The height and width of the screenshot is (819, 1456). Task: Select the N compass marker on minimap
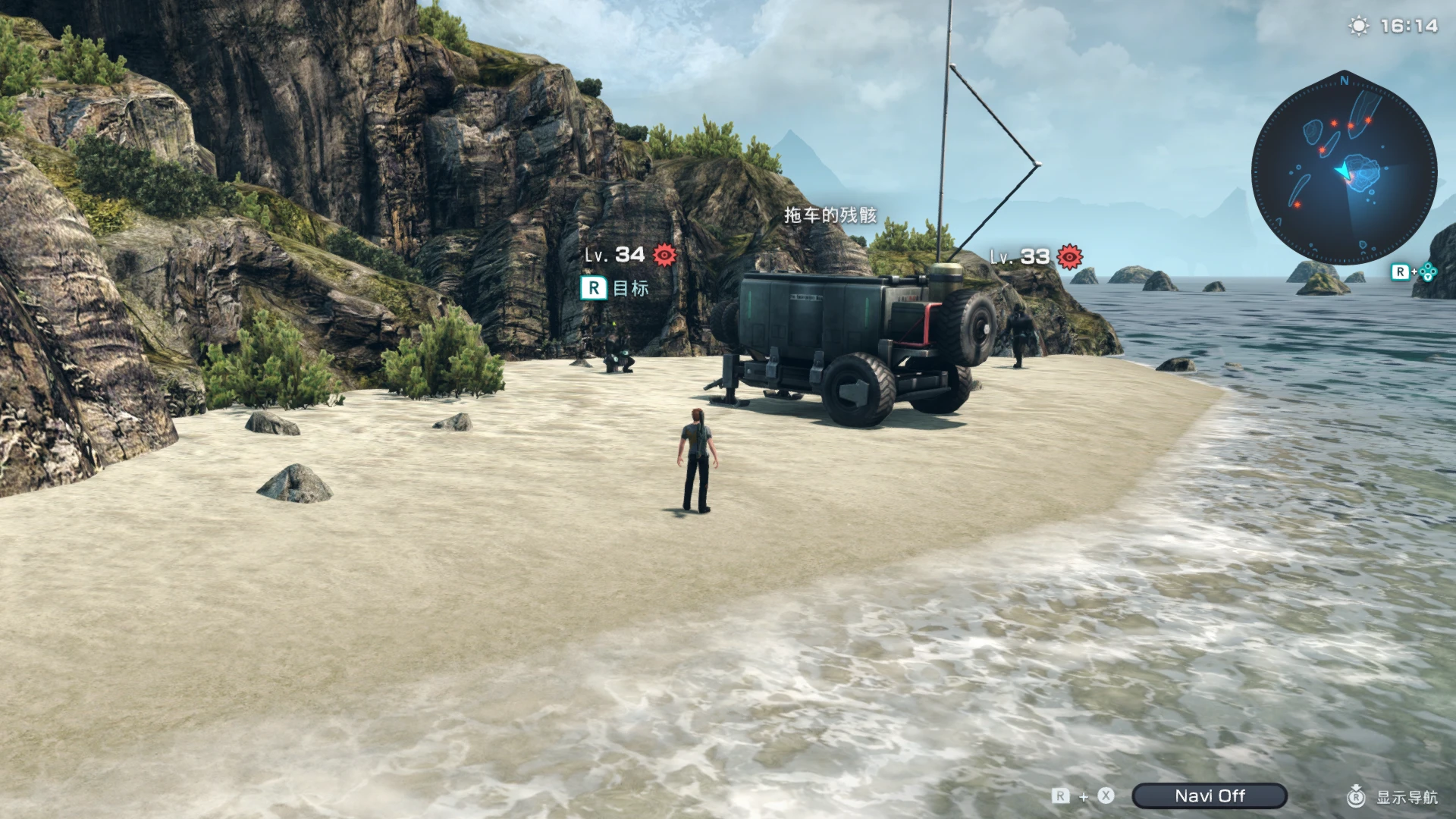point(1344,80)
